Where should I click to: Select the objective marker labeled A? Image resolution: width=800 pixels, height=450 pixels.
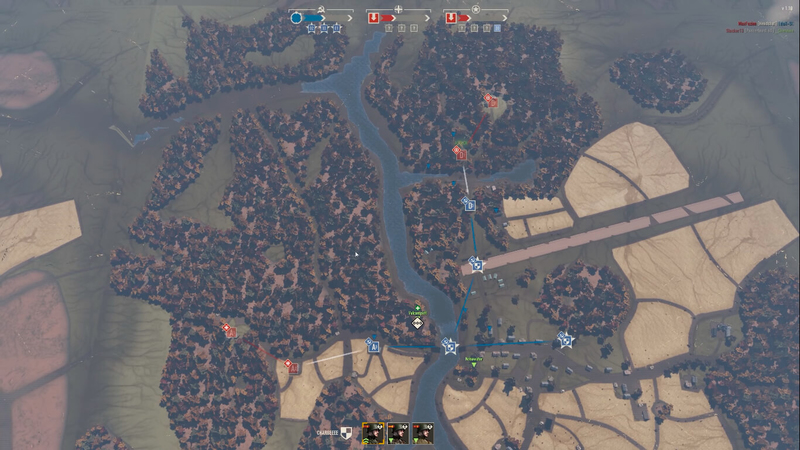coord(373,347)
